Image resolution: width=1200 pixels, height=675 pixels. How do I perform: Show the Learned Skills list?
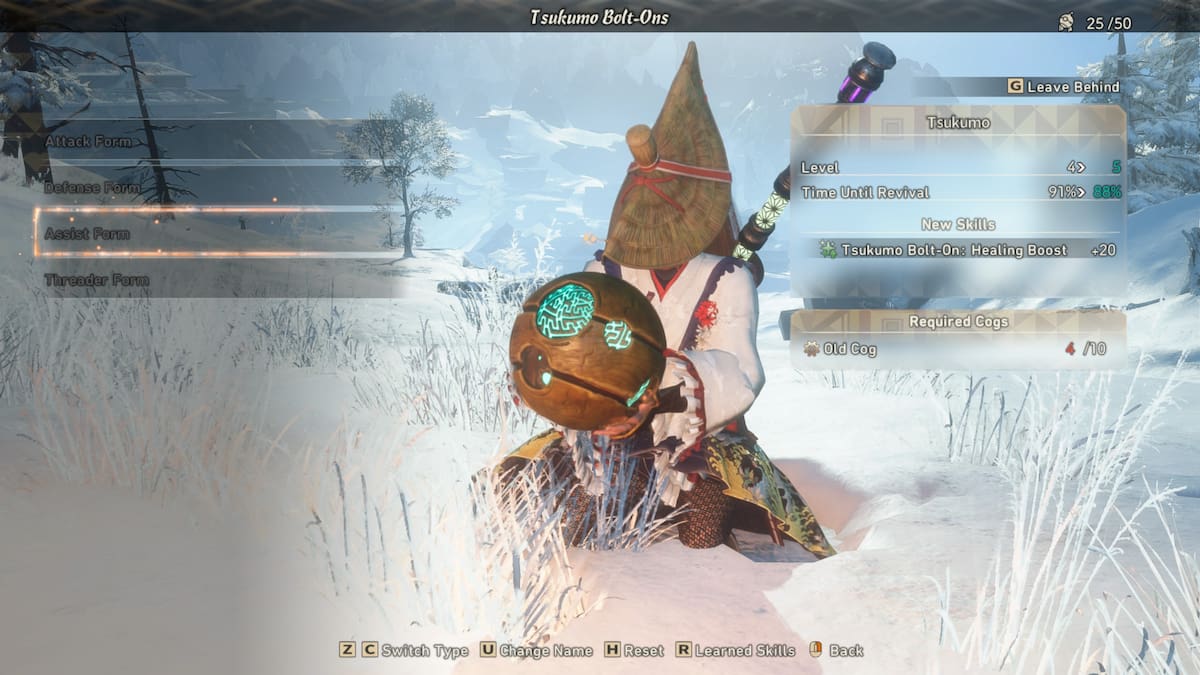tap(735, 651)
